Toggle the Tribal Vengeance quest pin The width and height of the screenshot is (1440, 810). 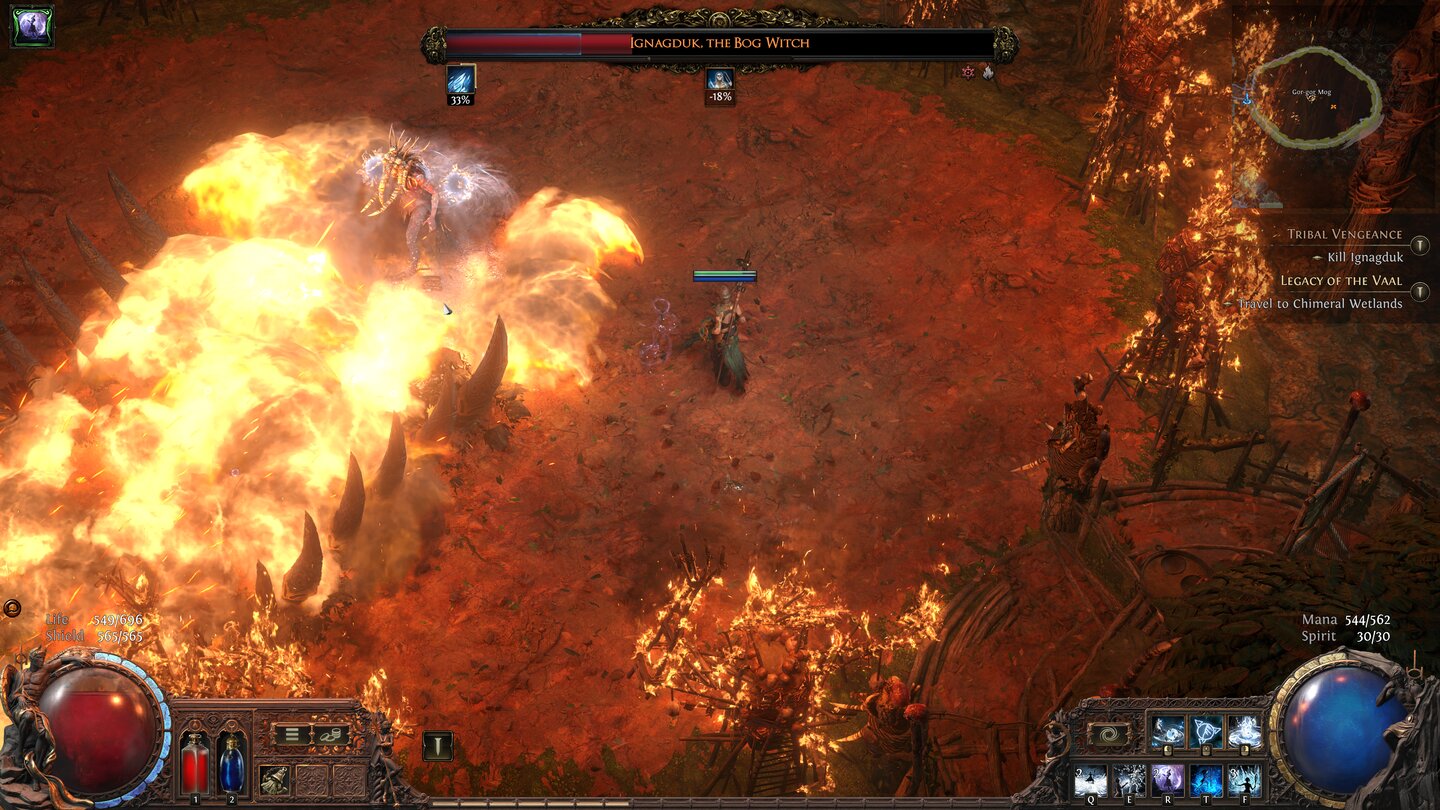[1419, 246]
